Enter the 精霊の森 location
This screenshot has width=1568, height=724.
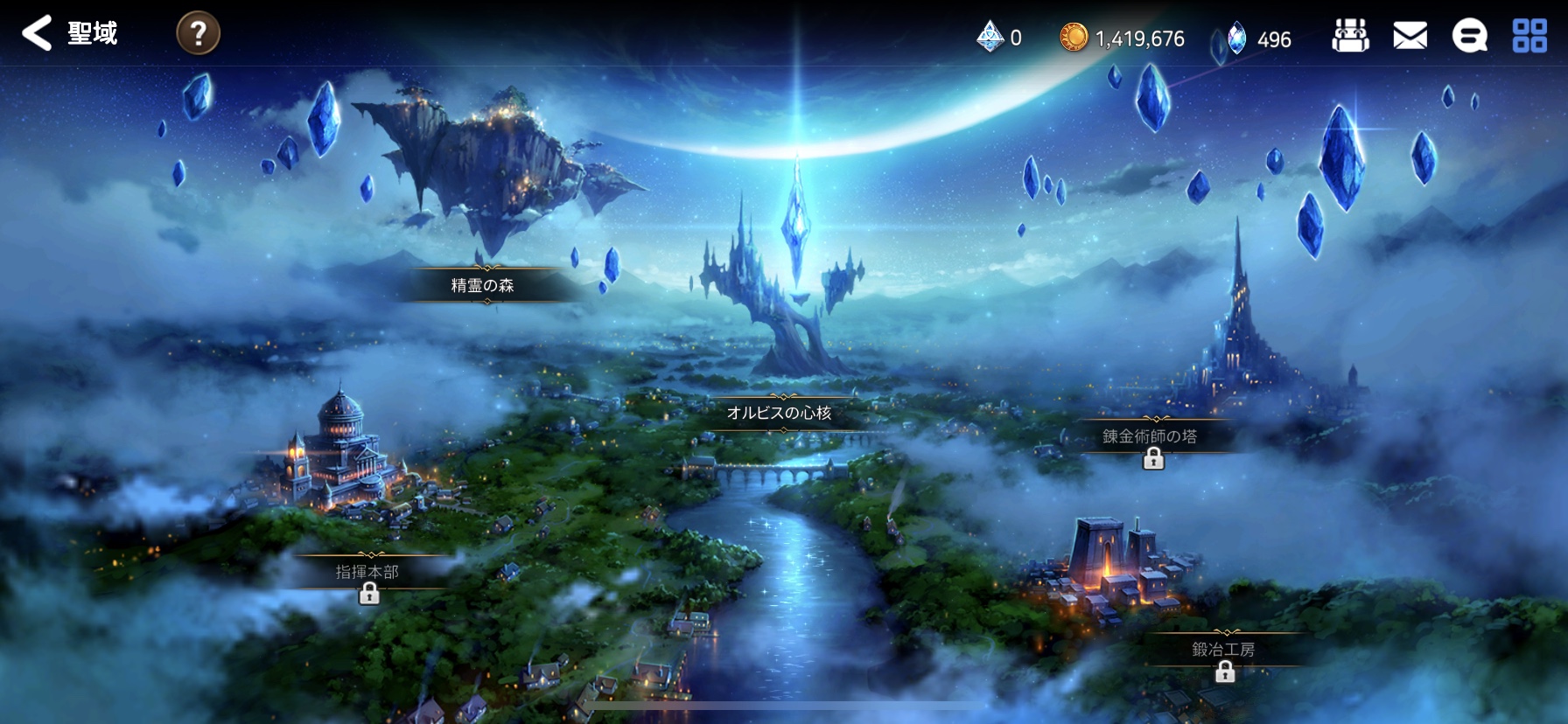[483, 285]
